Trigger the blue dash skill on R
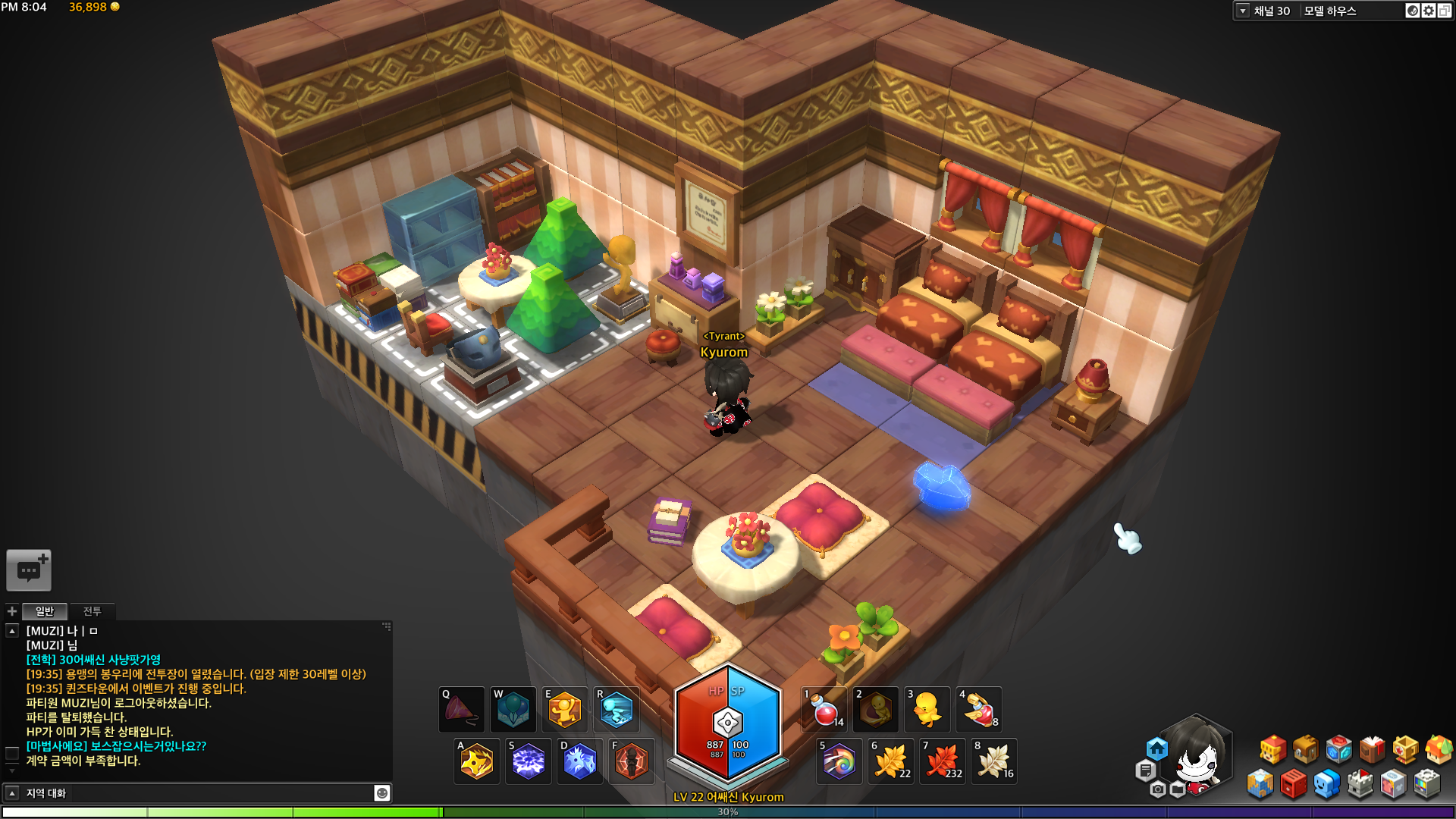 coord(616,710)
